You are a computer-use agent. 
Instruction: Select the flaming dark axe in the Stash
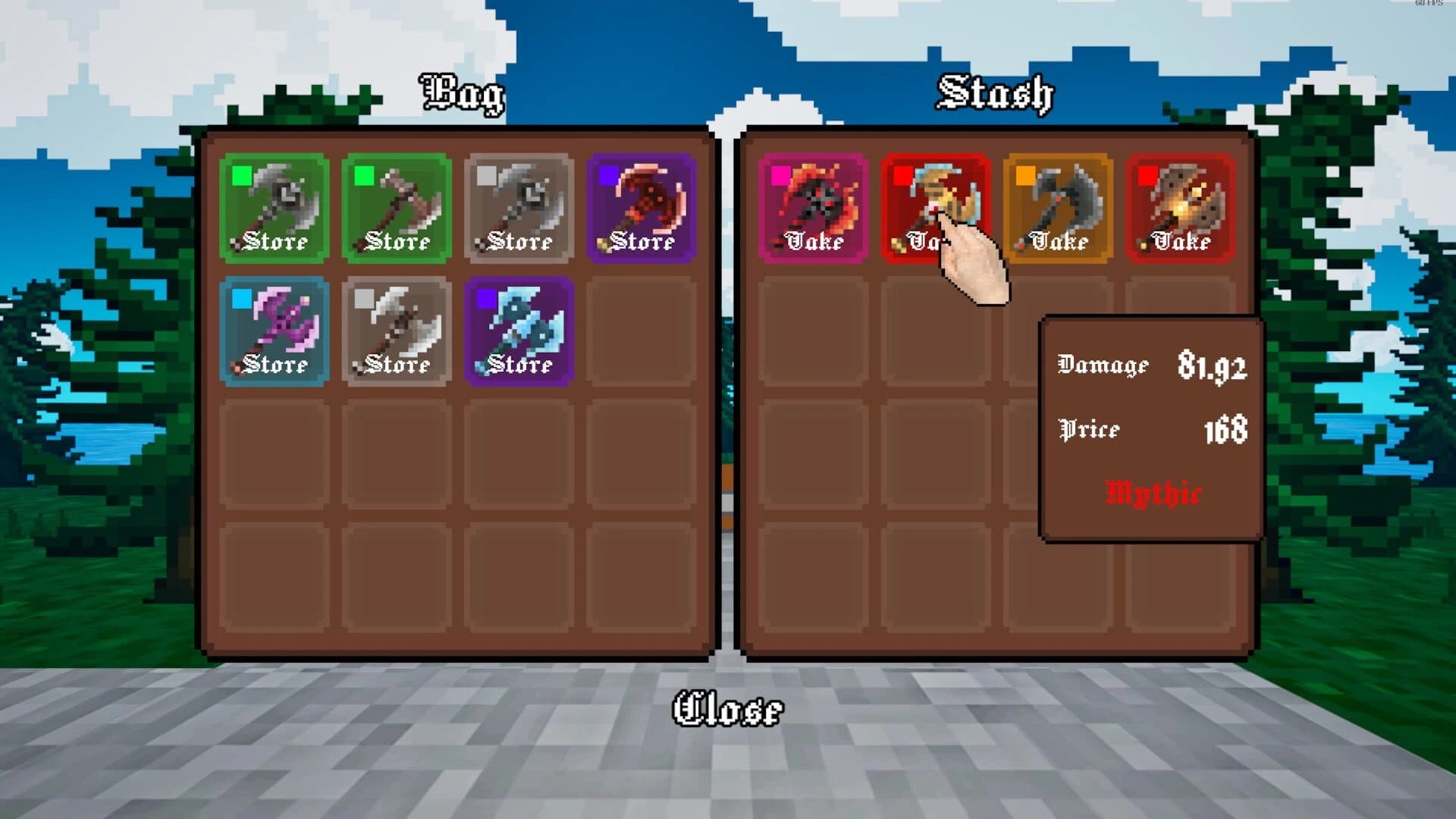pyautogui.click(x=814, y=201)
